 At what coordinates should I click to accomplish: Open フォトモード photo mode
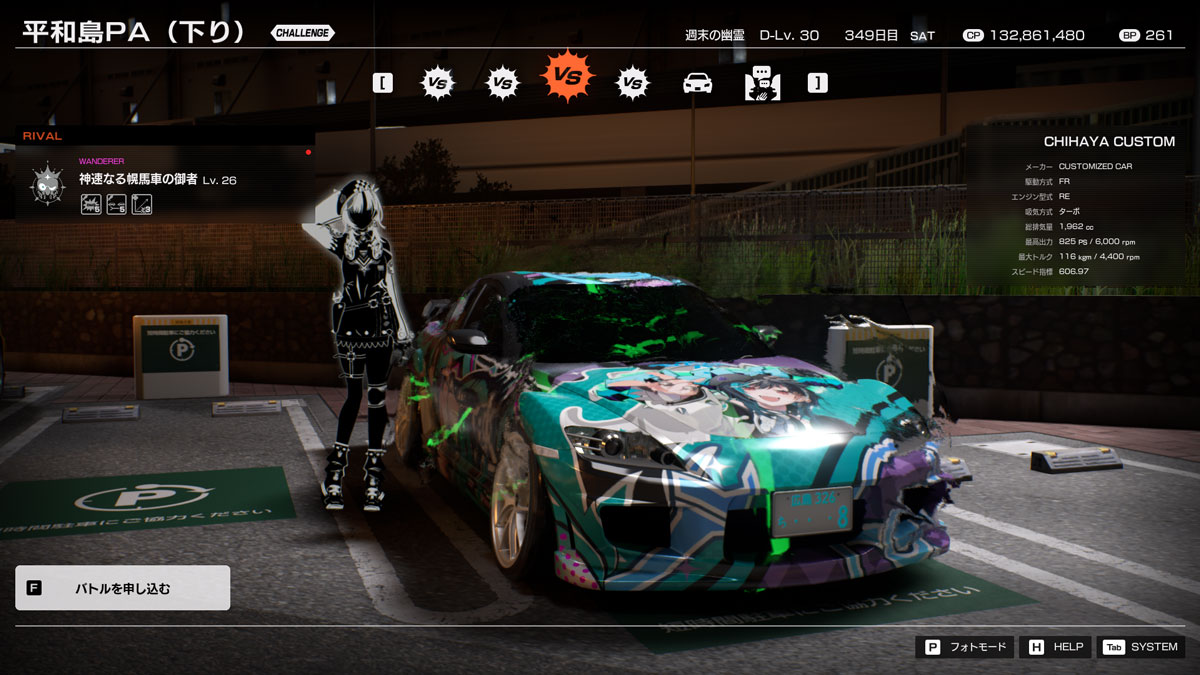point(965,647)
